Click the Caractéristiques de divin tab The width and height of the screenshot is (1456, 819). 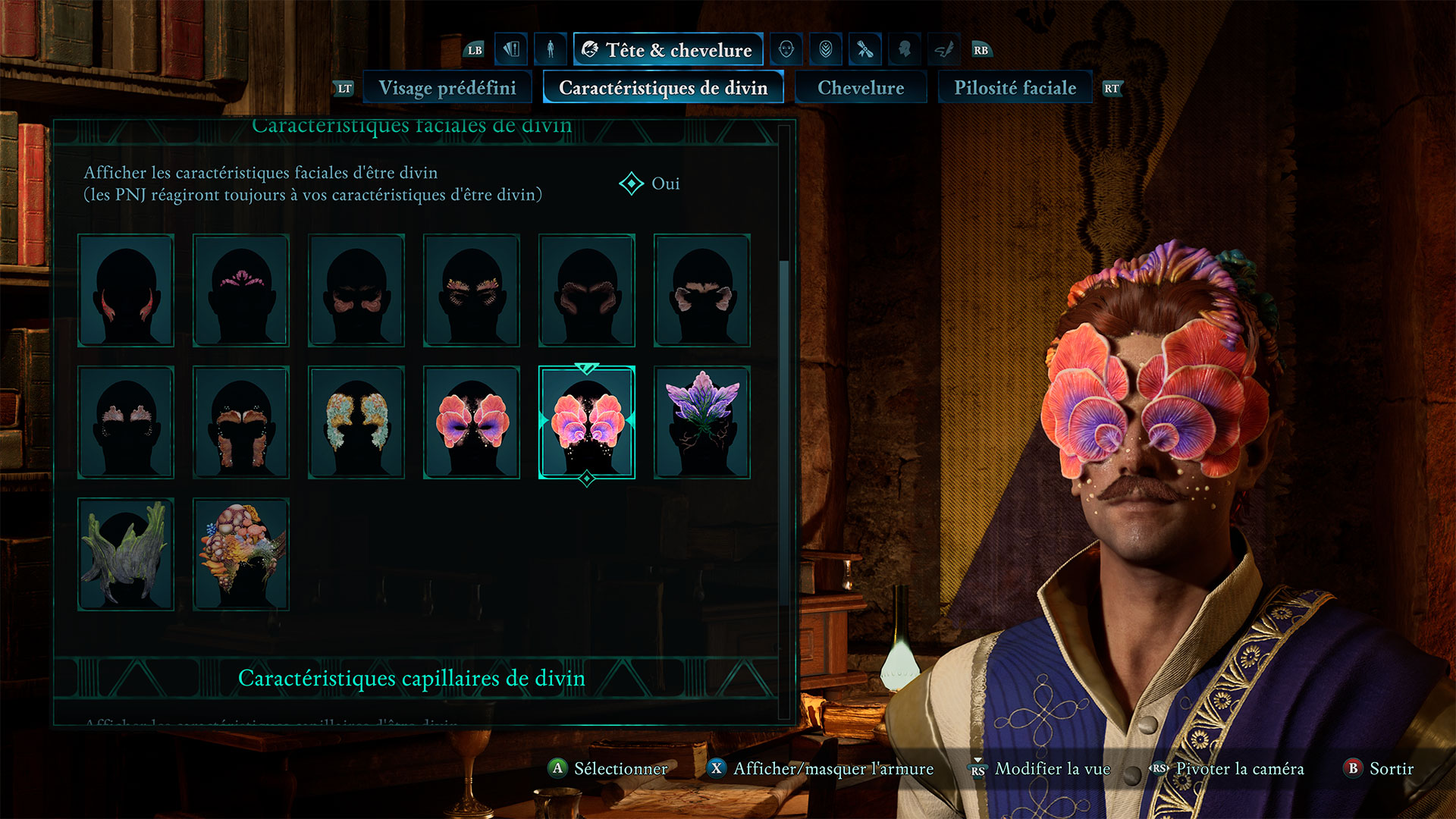[x=663, y=88]
